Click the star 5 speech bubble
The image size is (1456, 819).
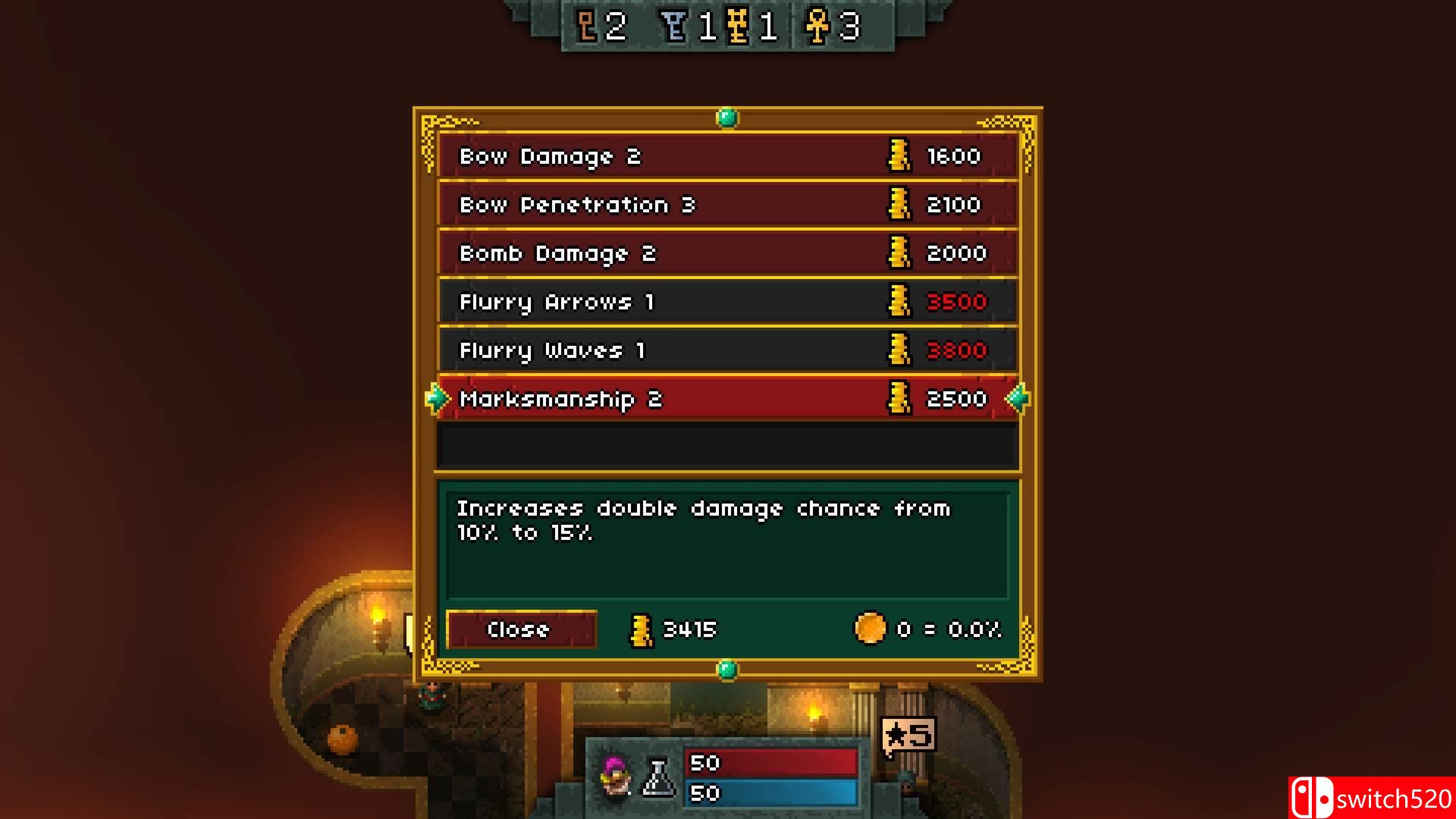(x=908, y=734)
